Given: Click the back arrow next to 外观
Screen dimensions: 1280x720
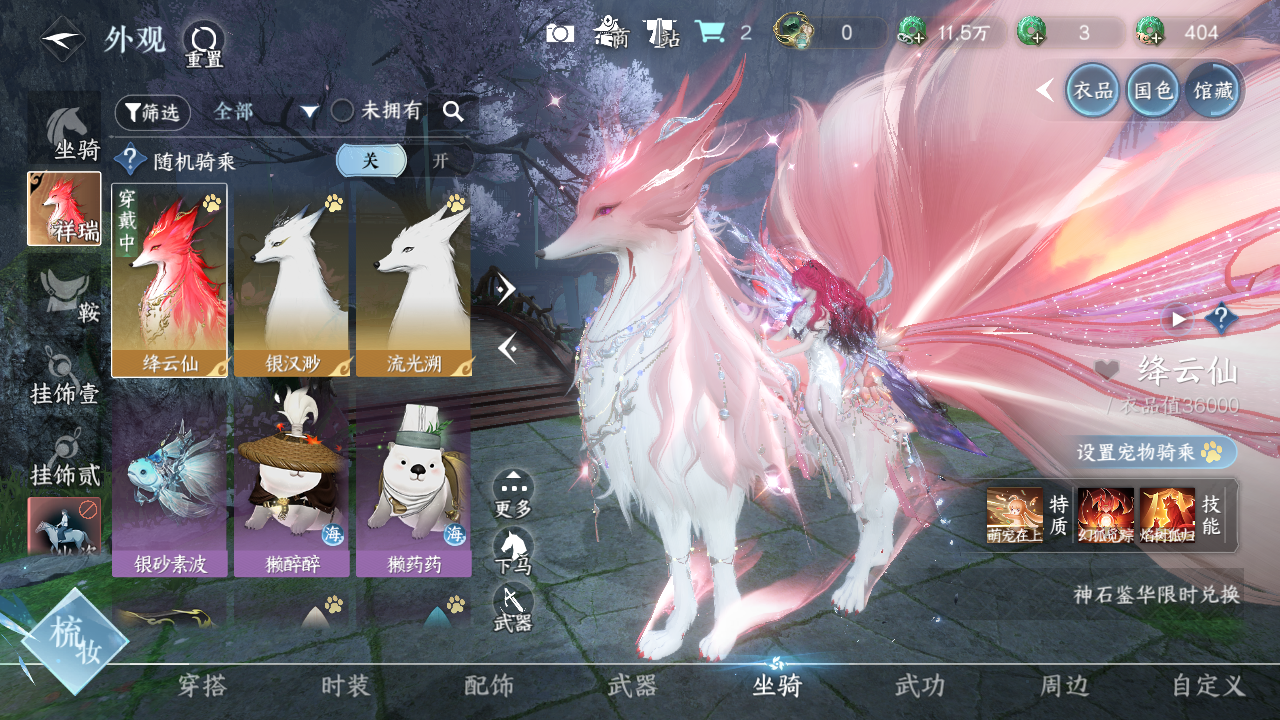Looking at the screenshot, I should [64, 39].
